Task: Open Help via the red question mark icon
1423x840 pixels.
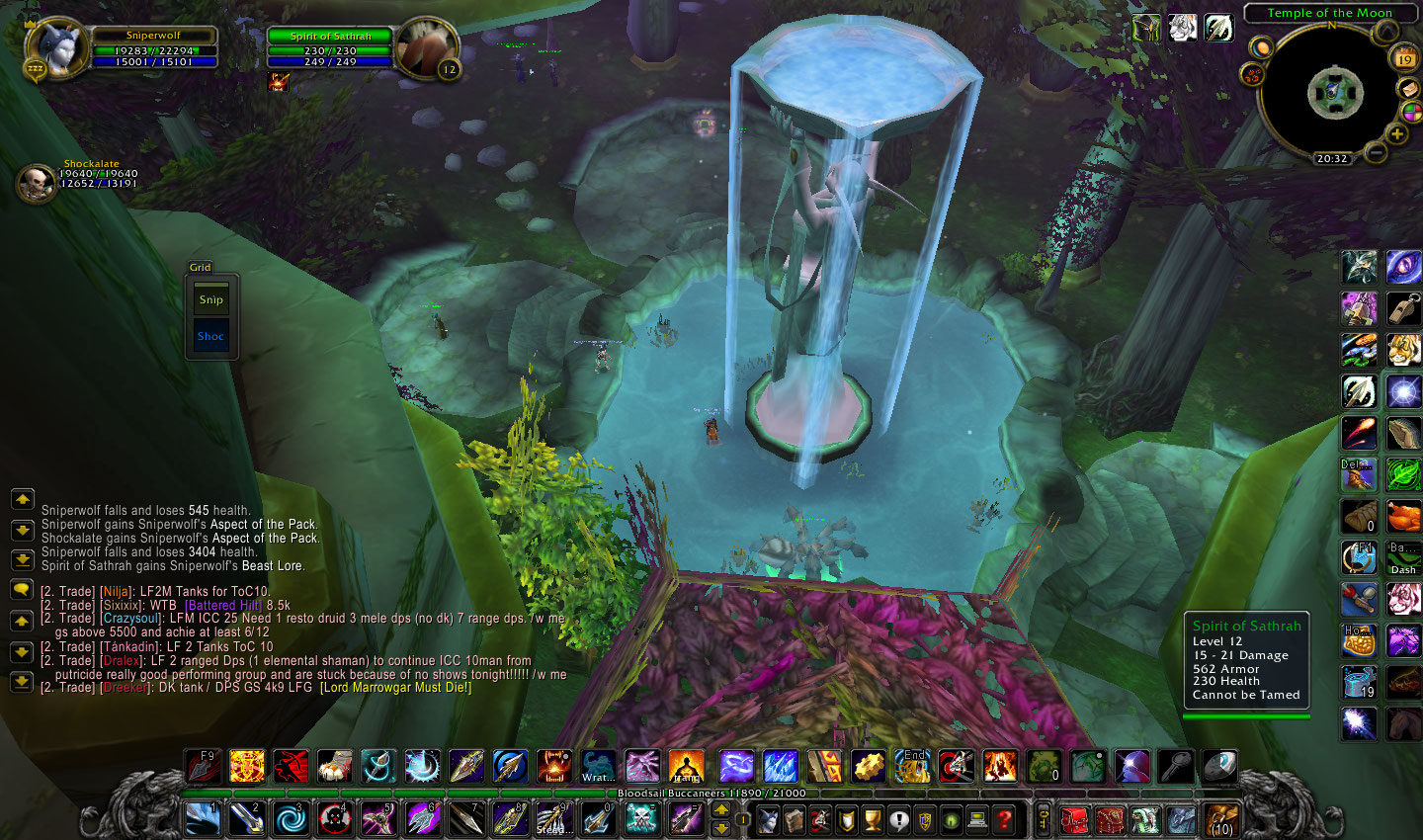Action: (x=1005, y=820)
